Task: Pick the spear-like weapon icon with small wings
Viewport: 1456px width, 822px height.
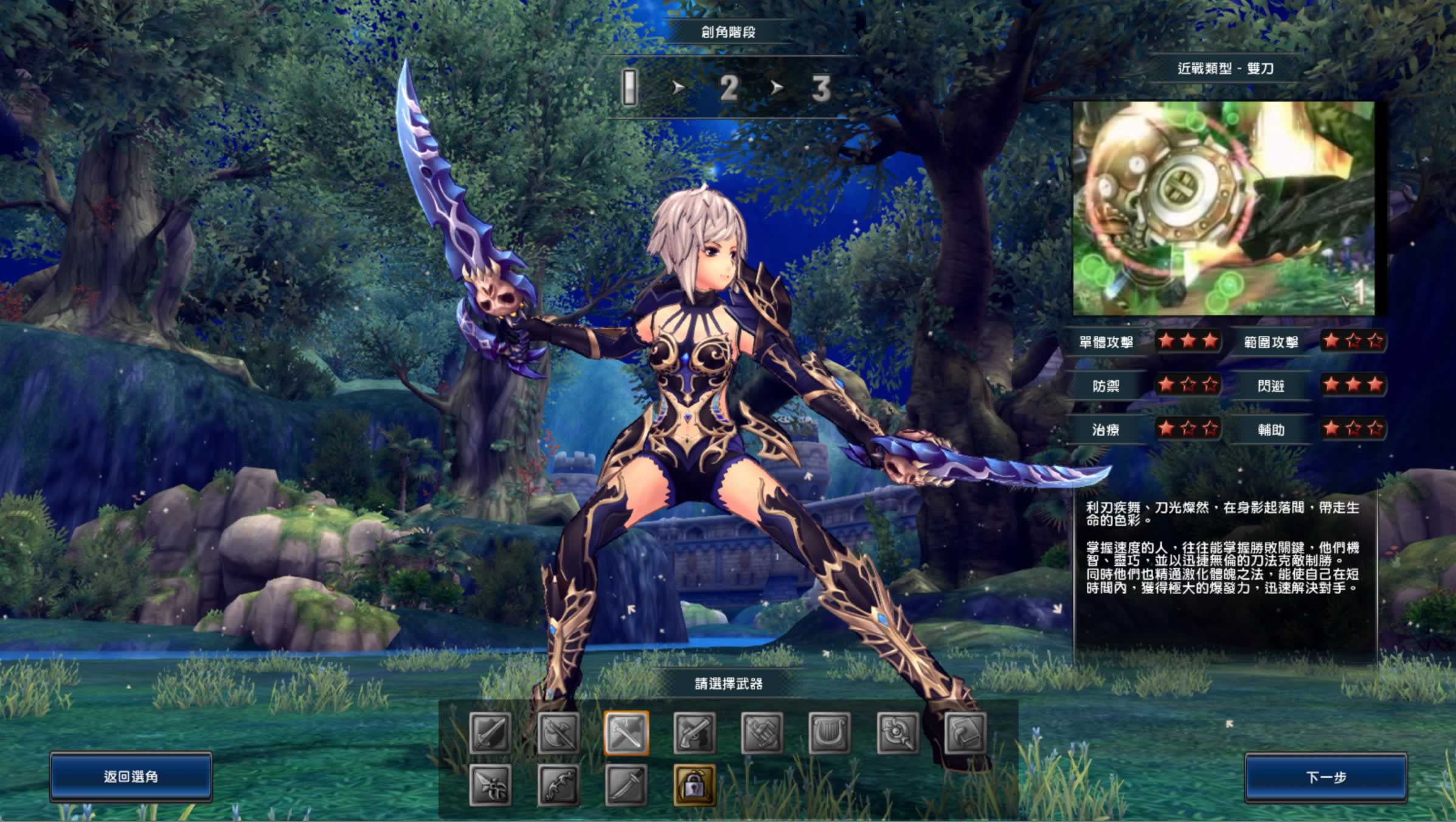Action: tap(490, 785)
